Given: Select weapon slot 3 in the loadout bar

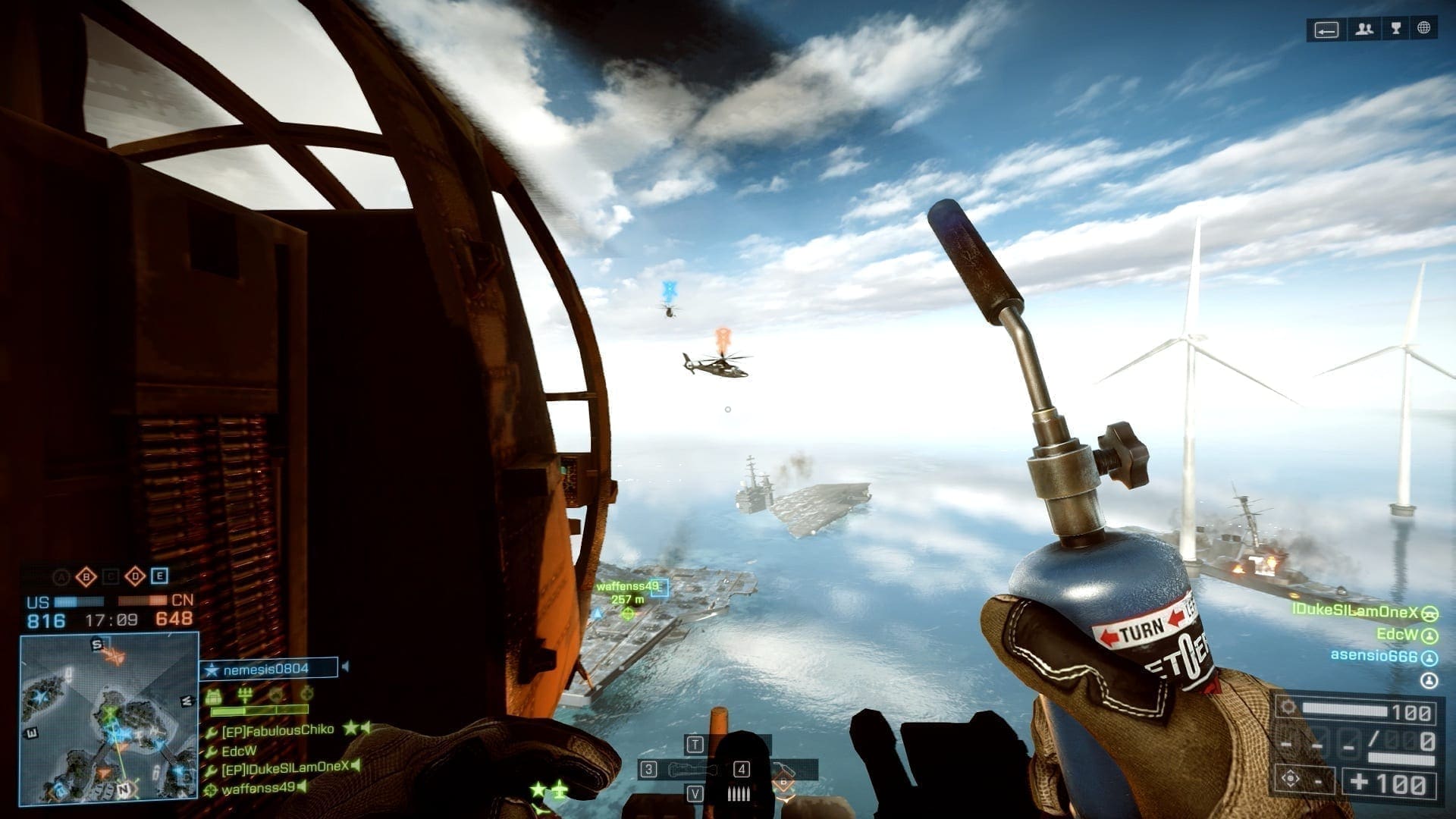Looking at the screenshot, I should click(x=648, y=770).
